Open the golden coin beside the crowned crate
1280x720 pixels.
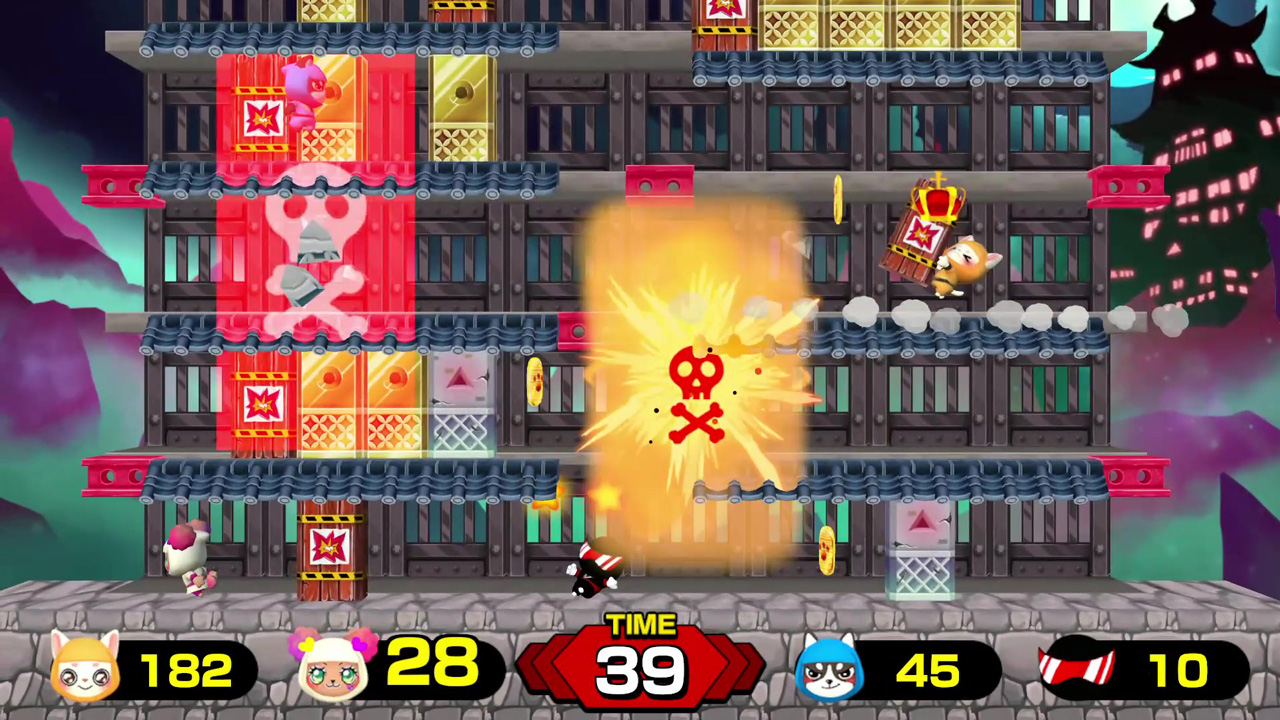pyautogui.click(x=838, y=198)
